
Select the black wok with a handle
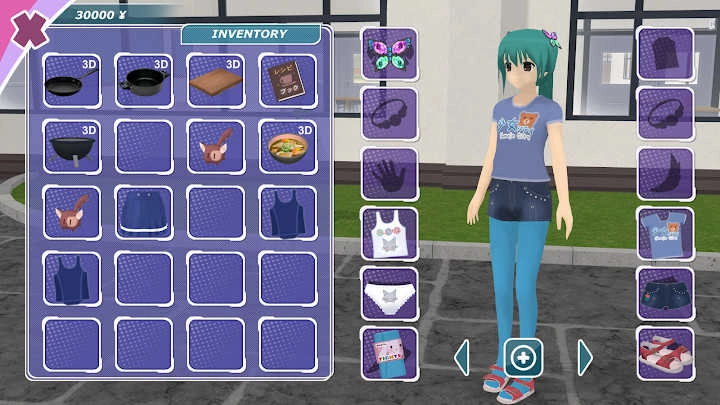(x=72, y=147)
